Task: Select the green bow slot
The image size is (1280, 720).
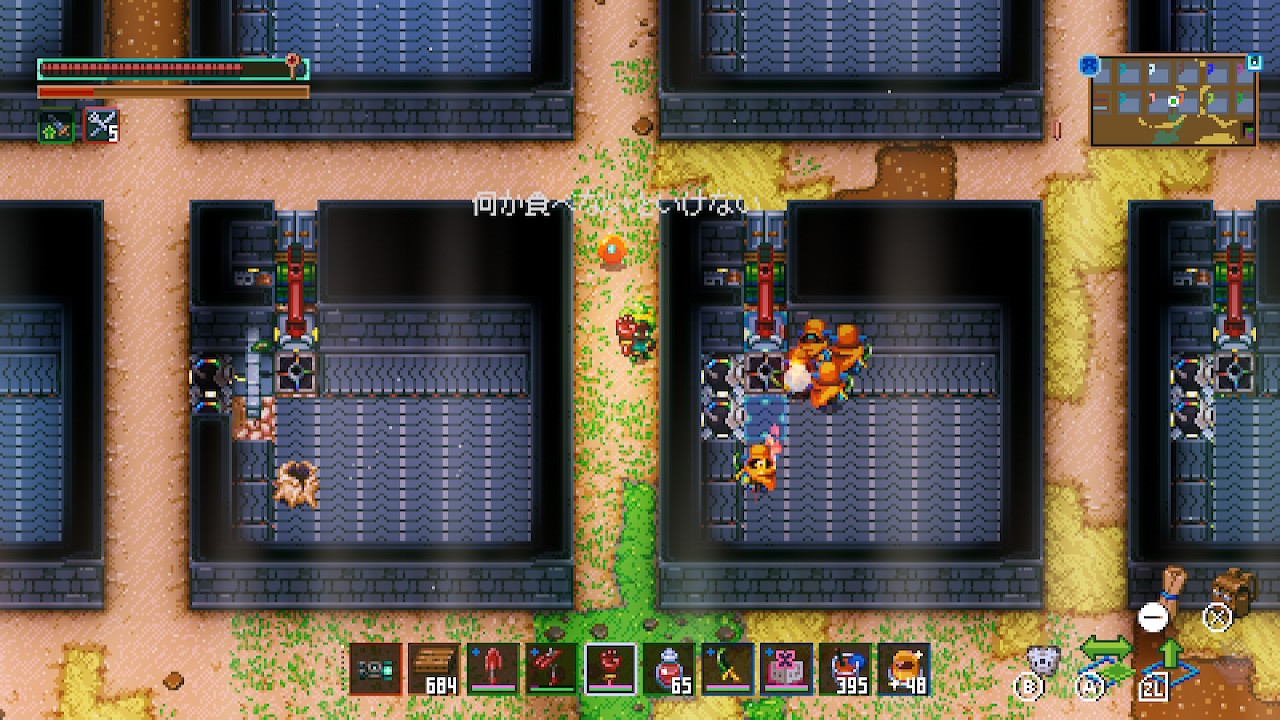Action: tap(727, 669)
